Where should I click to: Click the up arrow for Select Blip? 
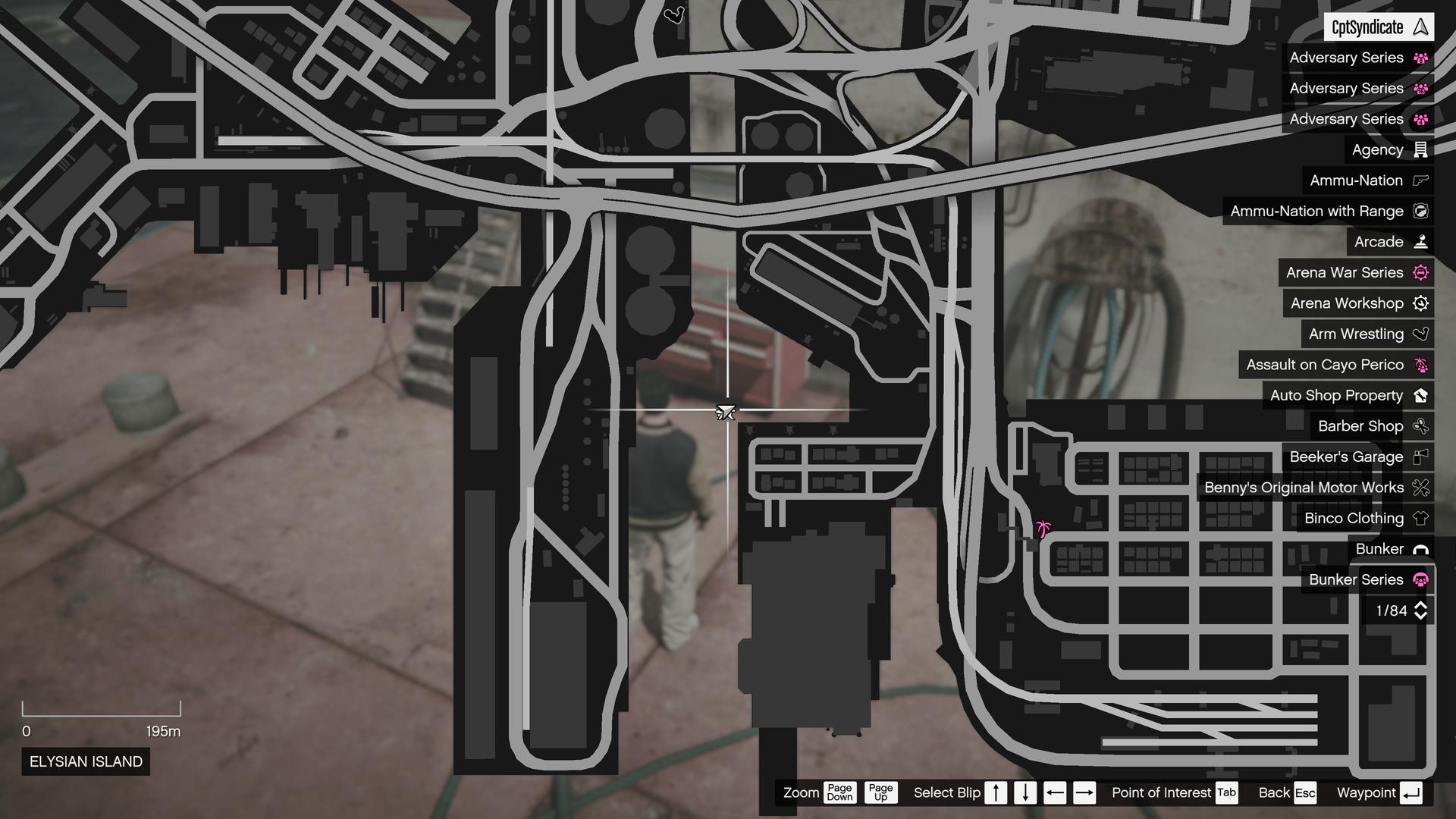point(996,792)
